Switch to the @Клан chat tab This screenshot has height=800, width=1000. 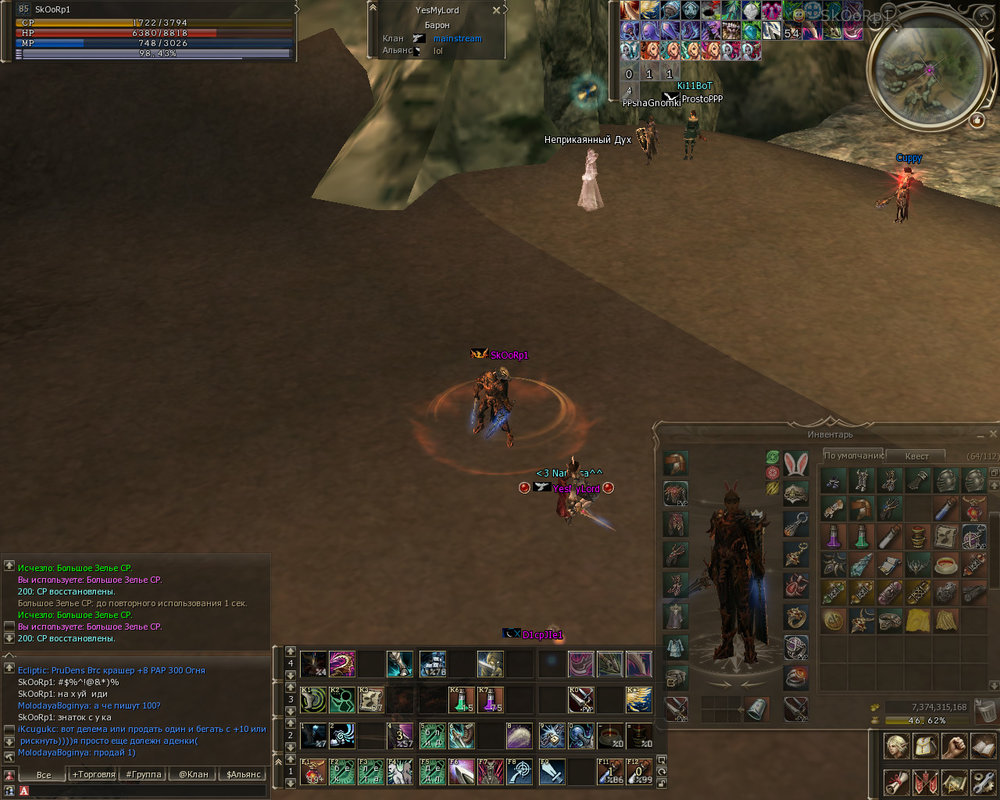pos(193,775)
